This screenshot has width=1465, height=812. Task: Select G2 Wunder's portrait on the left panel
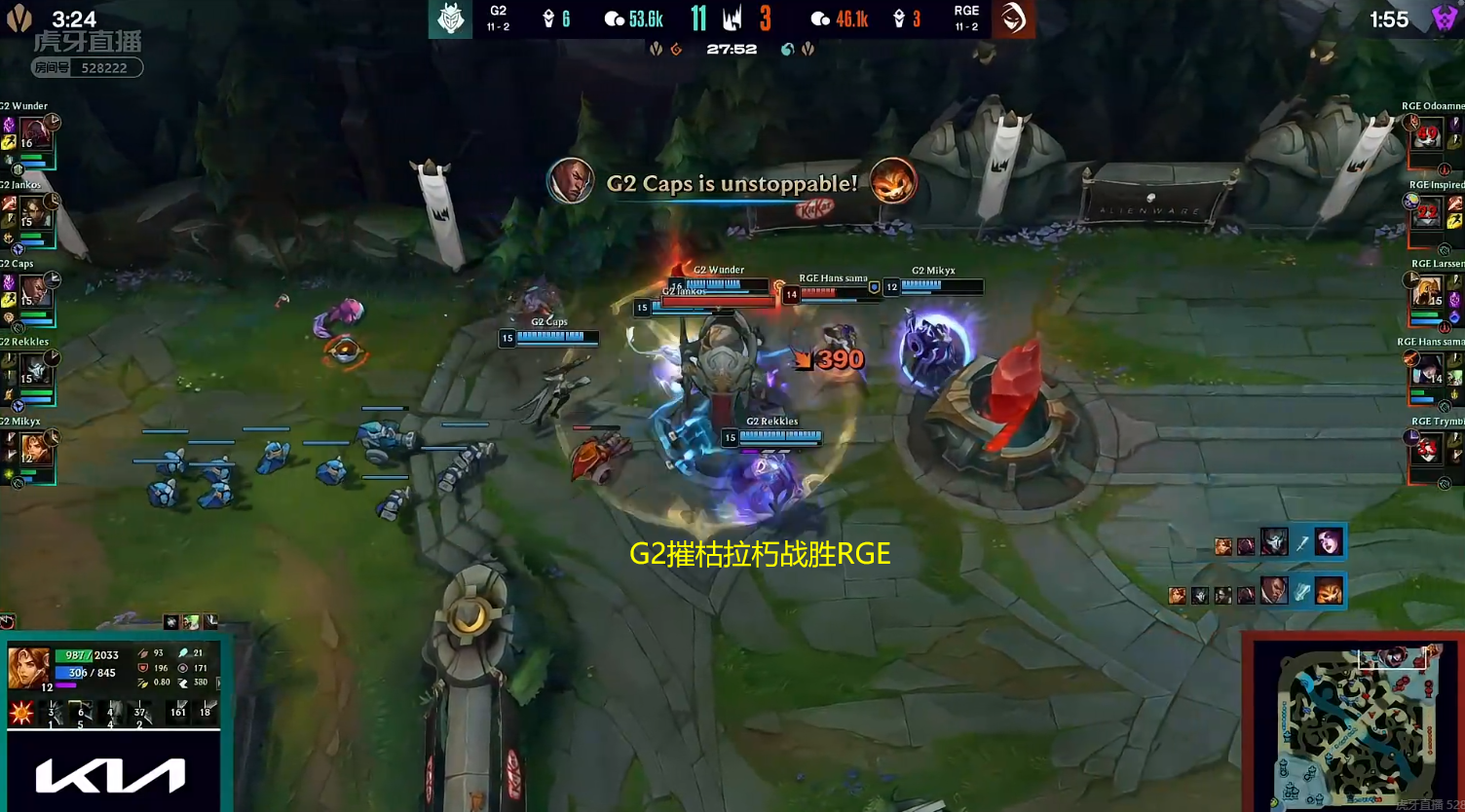pyautogui.click(x=37, y=133)
